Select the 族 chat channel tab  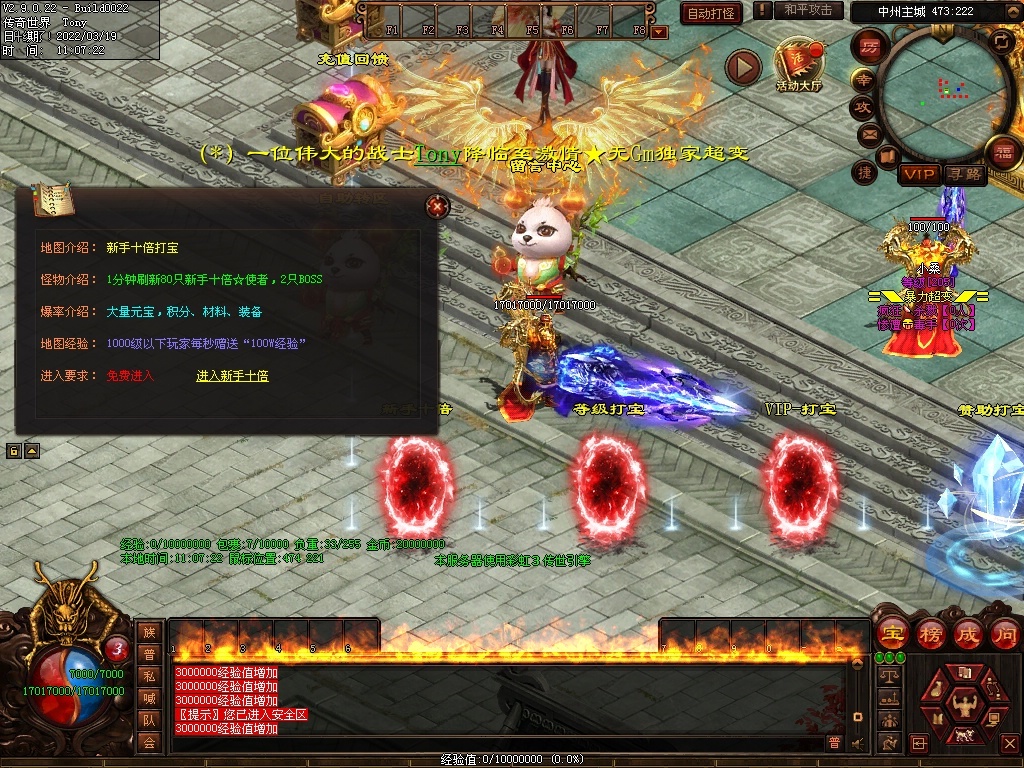[149, 632]
